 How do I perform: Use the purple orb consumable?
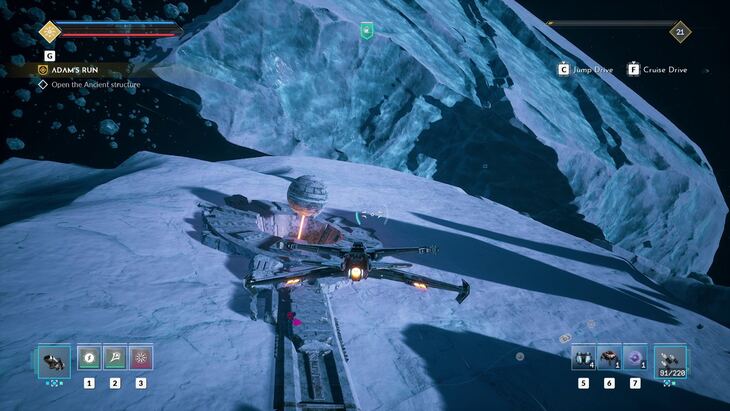(x=634, y=357)
